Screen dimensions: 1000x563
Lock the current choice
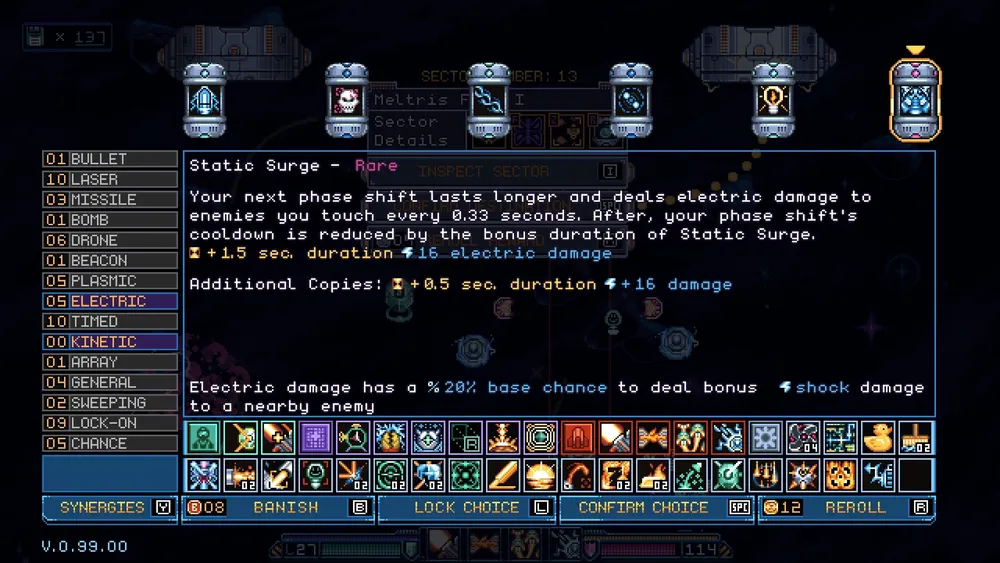coord(466,508)
